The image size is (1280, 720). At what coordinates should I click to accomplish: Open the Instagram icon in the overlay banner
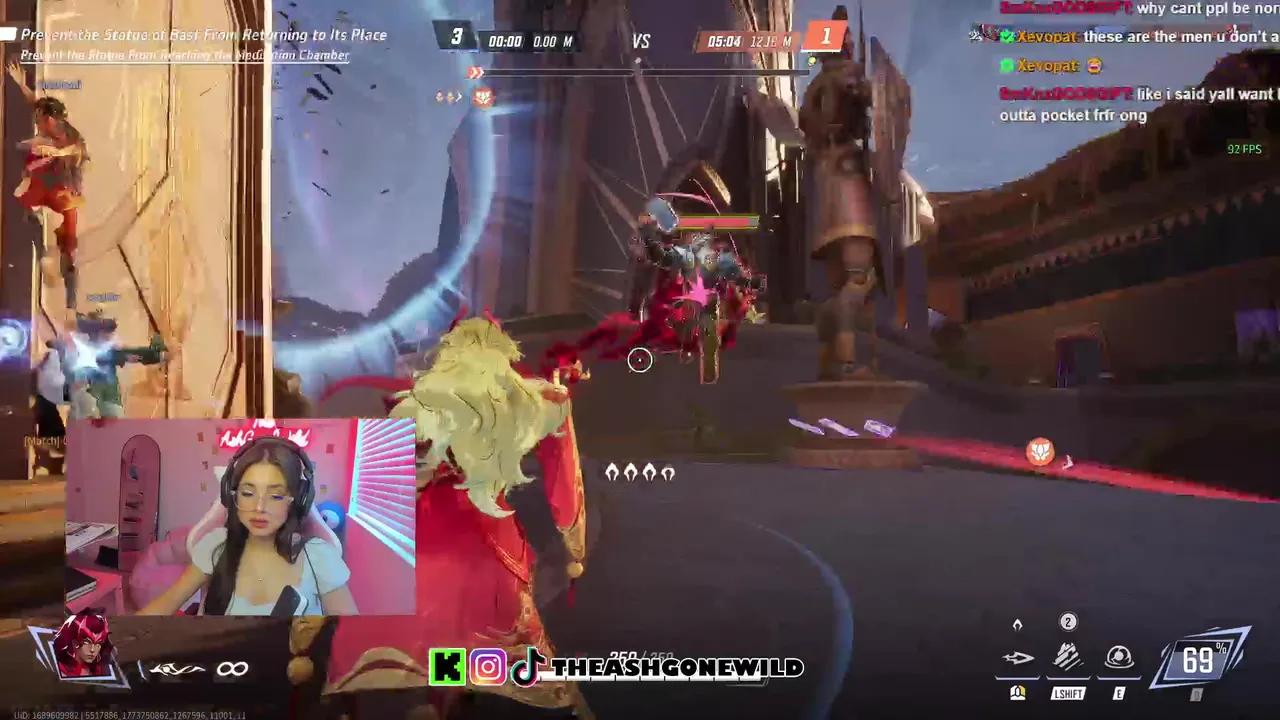point(488,667)
